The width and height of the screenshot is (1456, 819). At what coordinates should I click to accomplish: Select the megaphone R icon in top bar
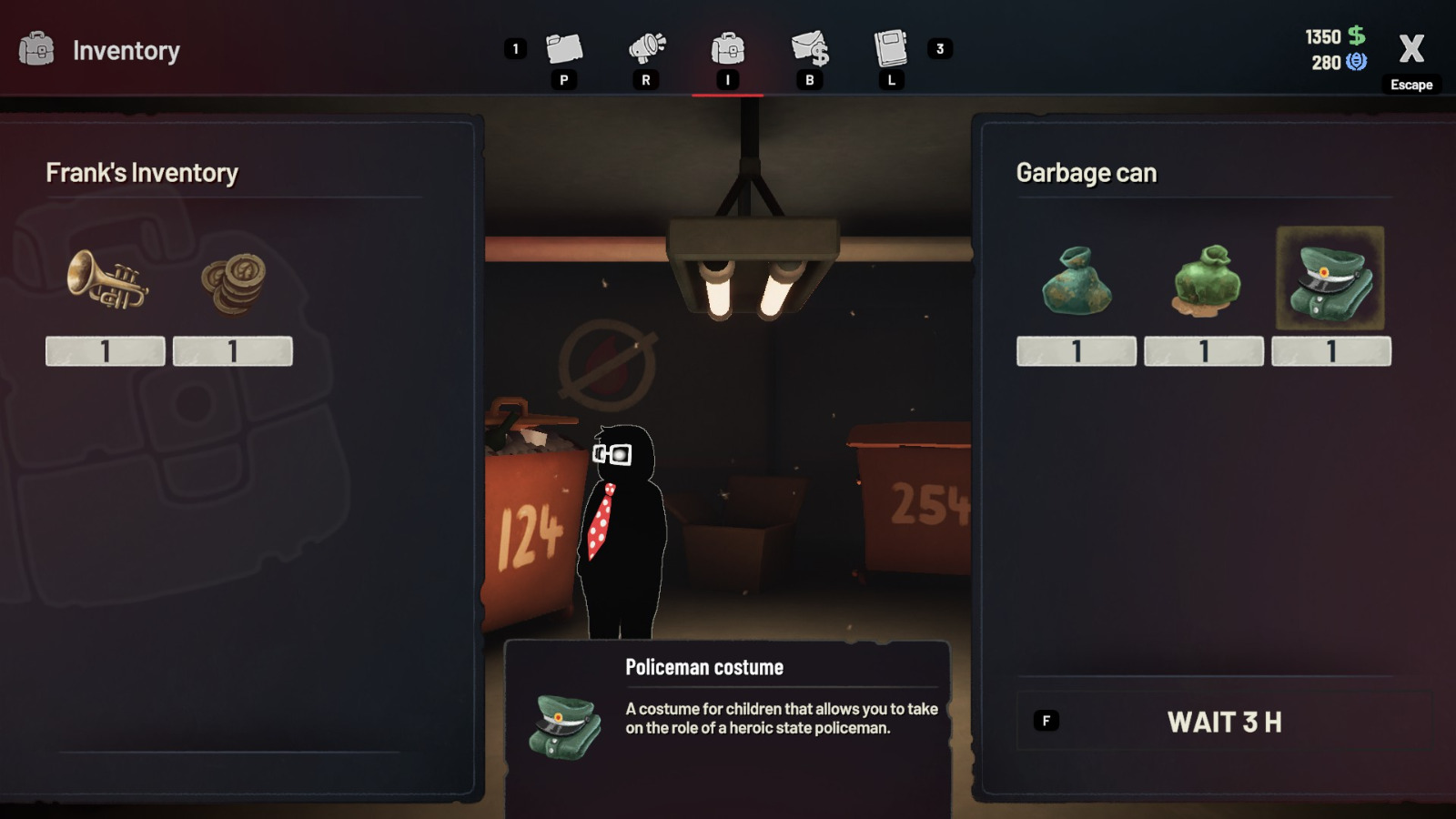[646, 50]
